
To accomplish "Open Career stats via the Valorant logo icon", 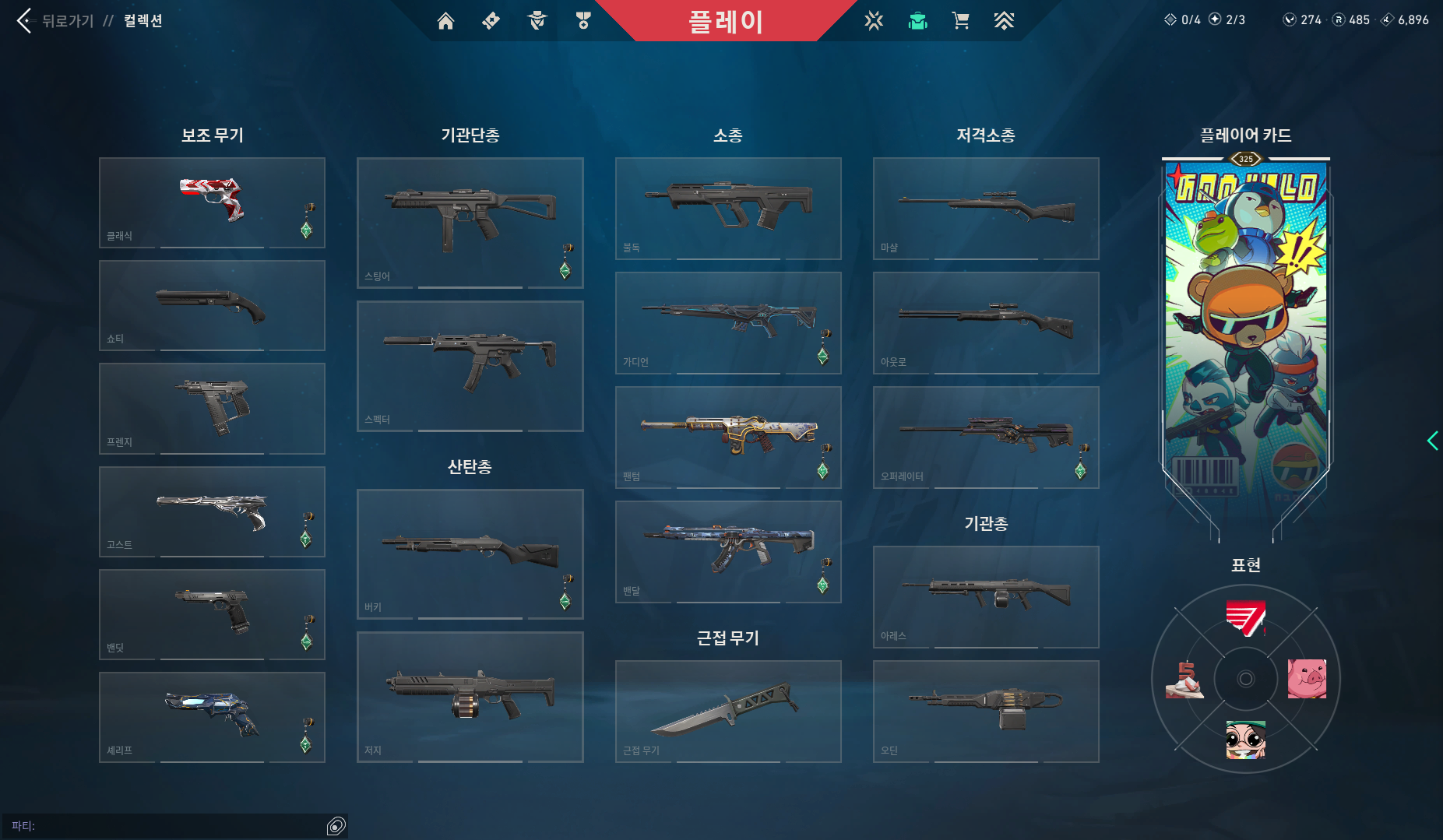I will pyautogui.click(x=874, y=21).
